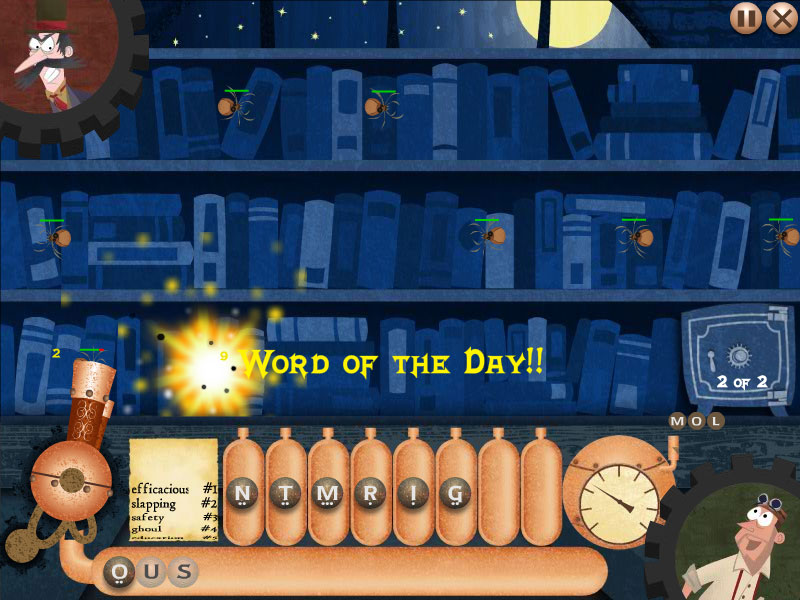Take back the S tile from the word pipe
Screen dimensions: 800x600
[x=182, y=572]
